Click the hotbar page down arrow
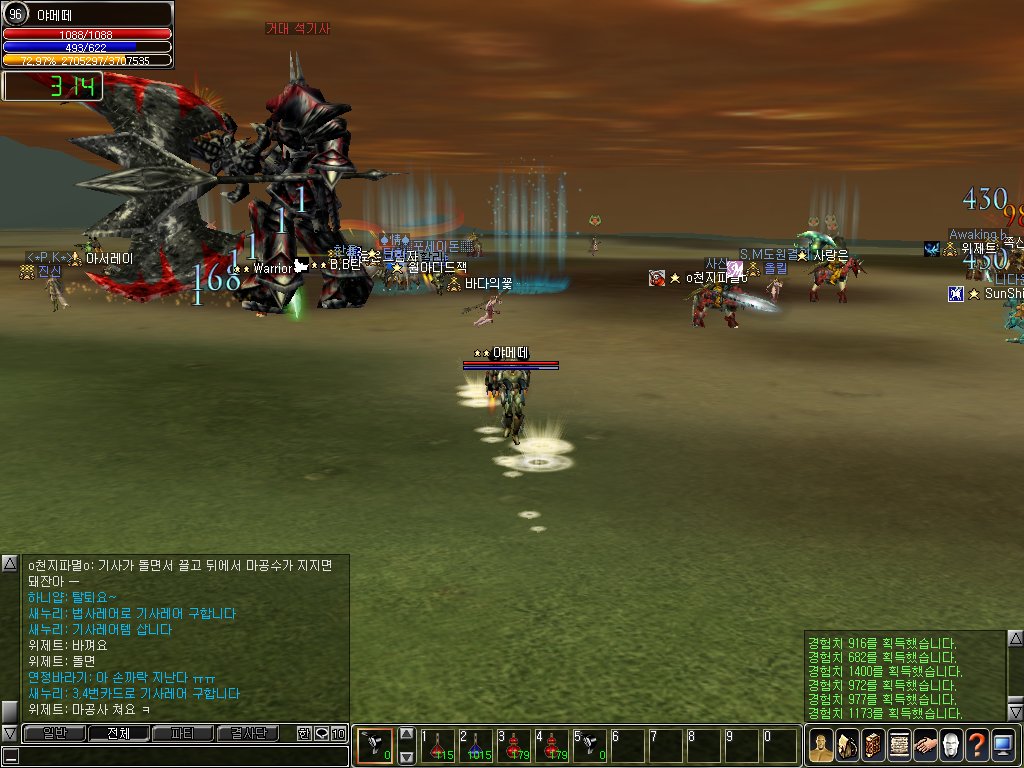Viewport: 1024px width, 768px height. click(x=406, y=757)
